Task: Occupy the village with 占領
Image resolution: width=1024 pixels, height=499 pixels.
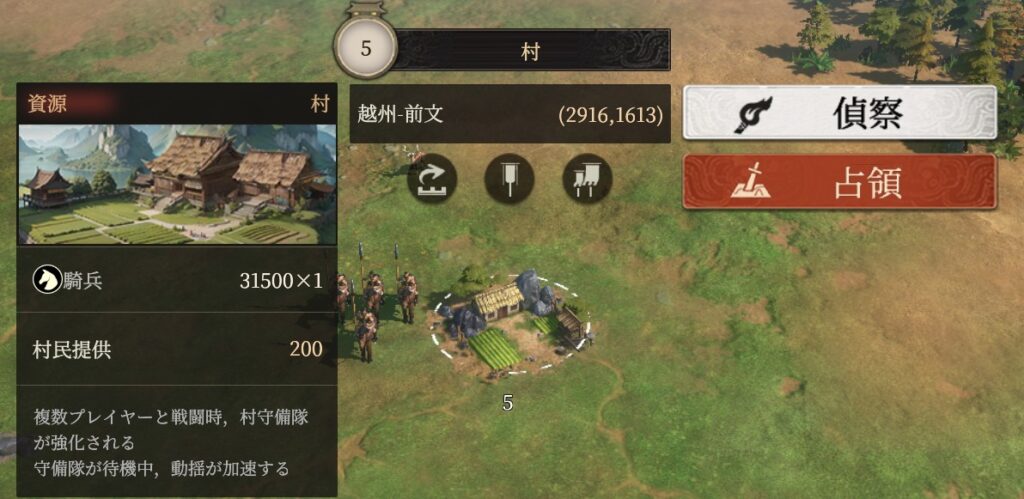Action: tap(839, 182)
